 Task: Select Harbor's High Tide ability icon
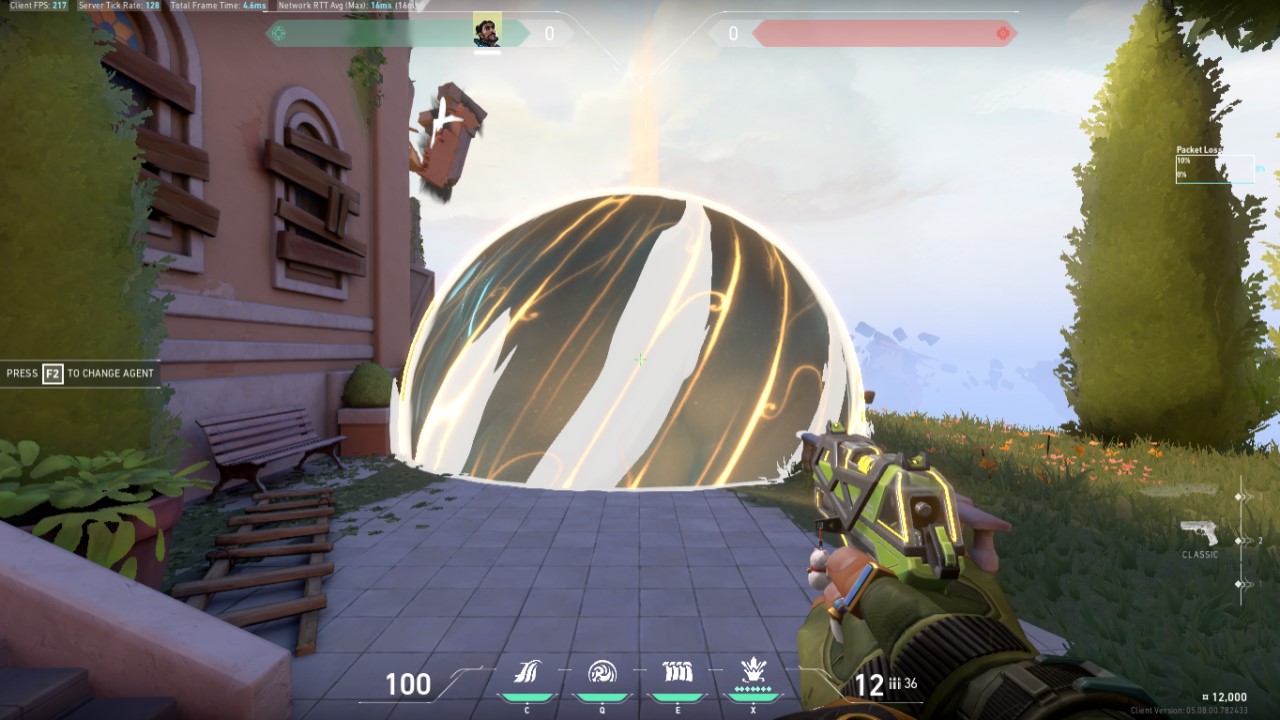coord(678,670)
